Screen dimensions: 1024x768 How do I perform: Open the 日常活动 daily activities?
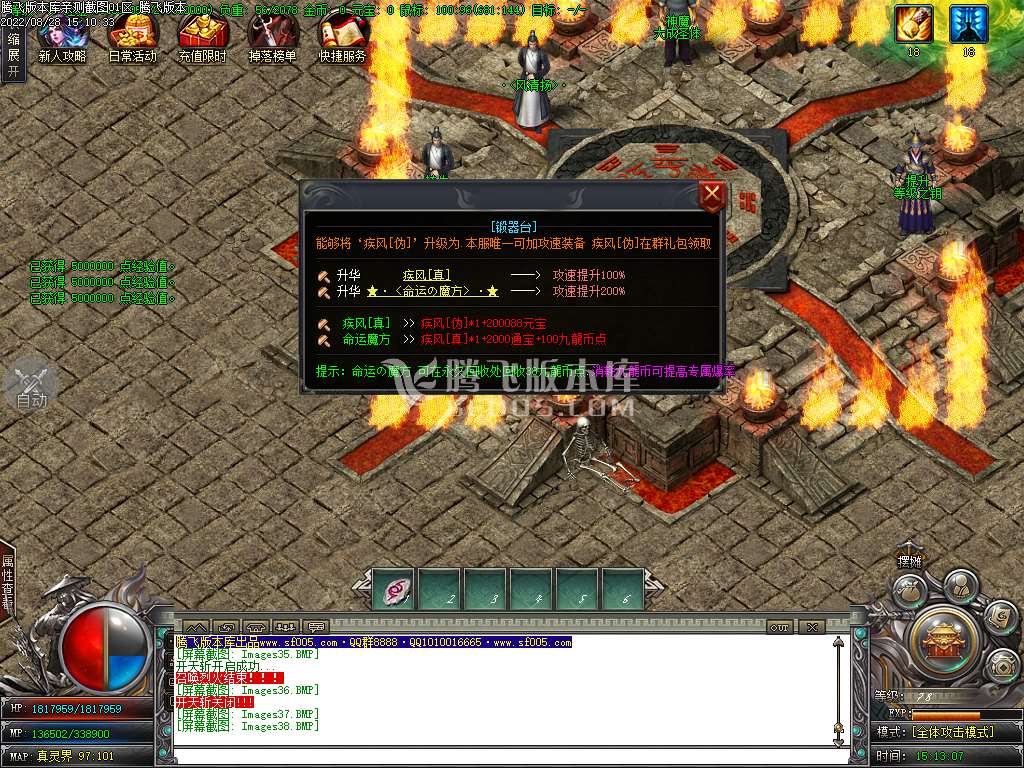[x=132, y=38]
